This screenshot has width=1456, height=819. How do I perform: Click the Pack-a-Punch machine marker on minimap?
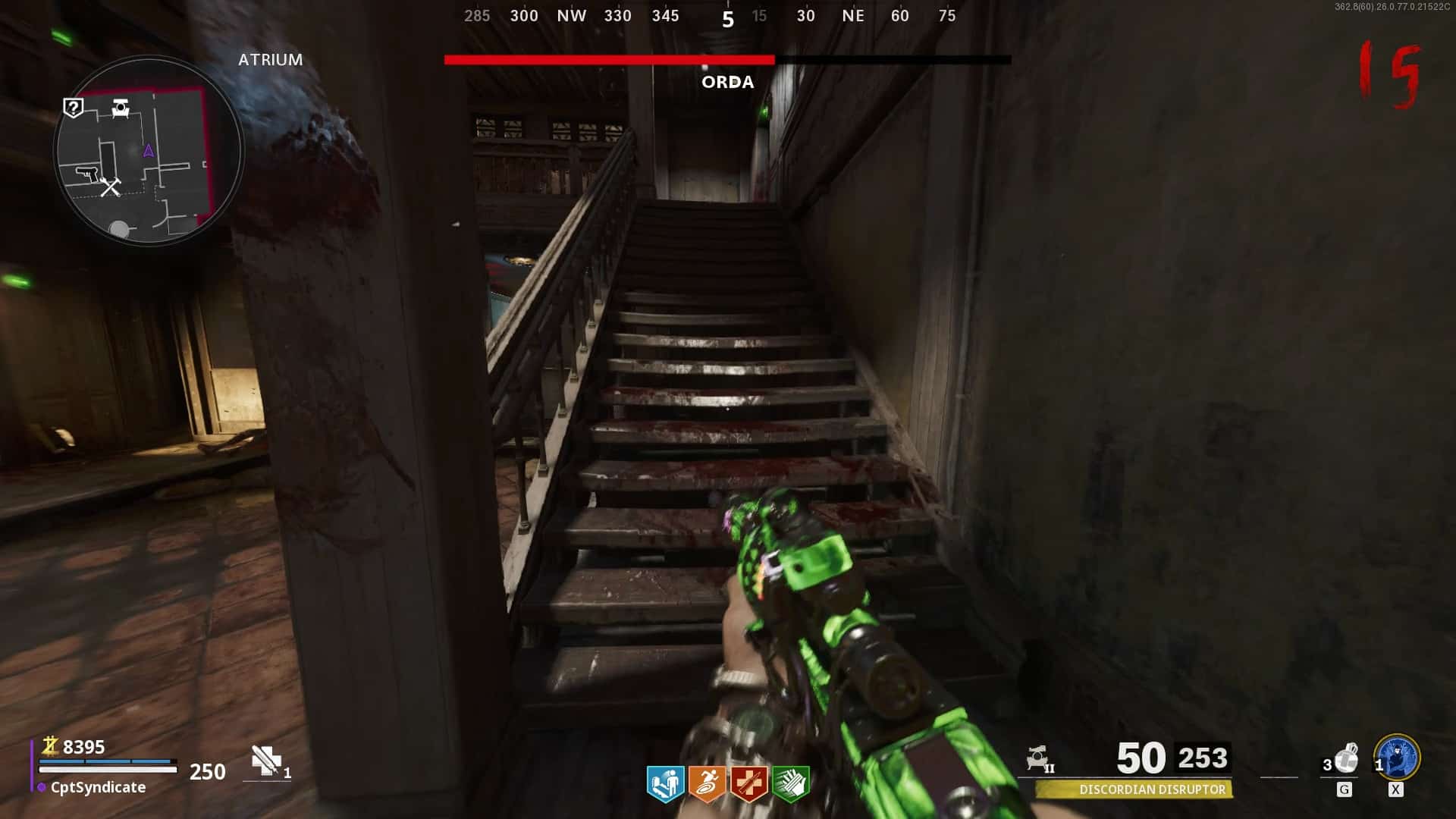coord(121,108)
